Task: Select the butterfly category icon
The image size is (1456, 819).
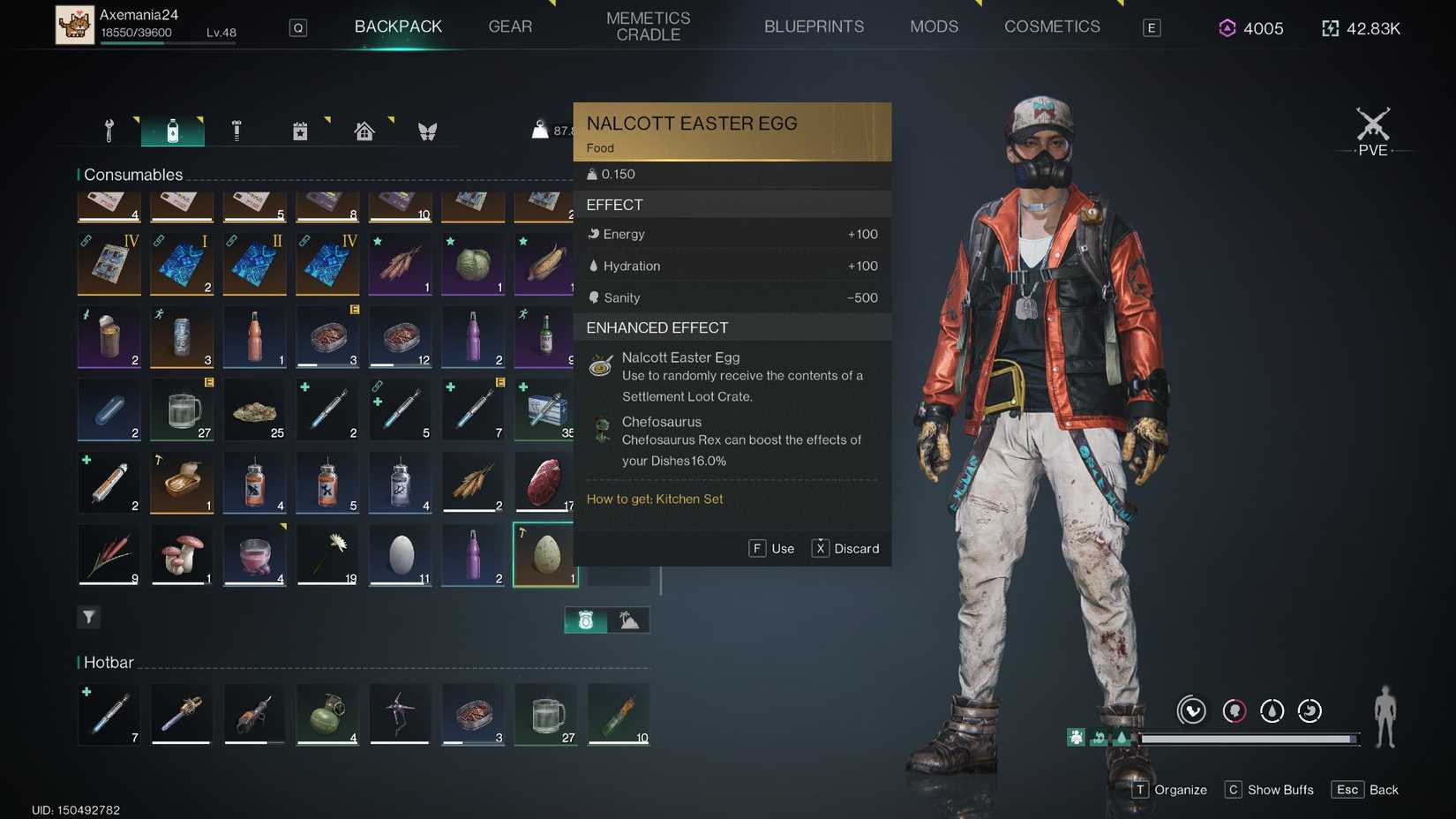Action: [428, 130]
